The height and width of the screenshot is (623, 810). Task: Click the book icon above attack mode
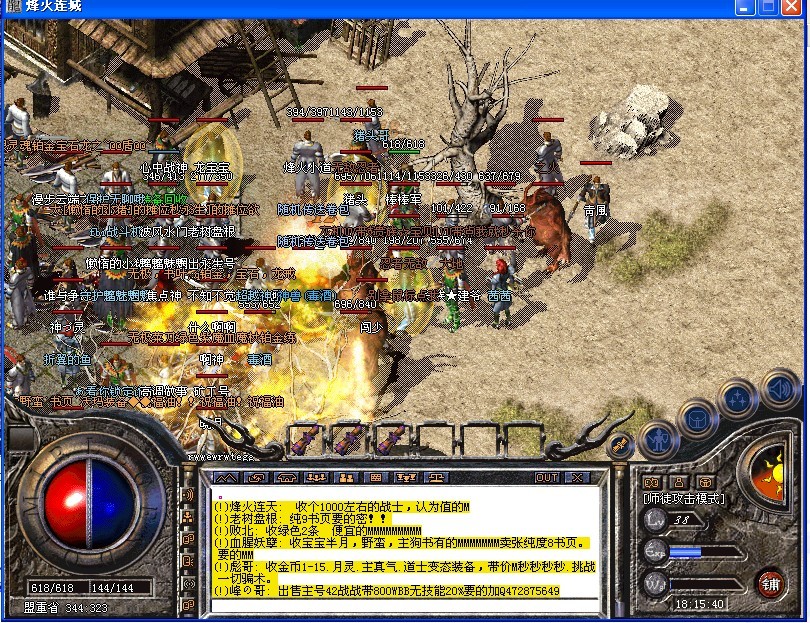click(x=648, y=481)
